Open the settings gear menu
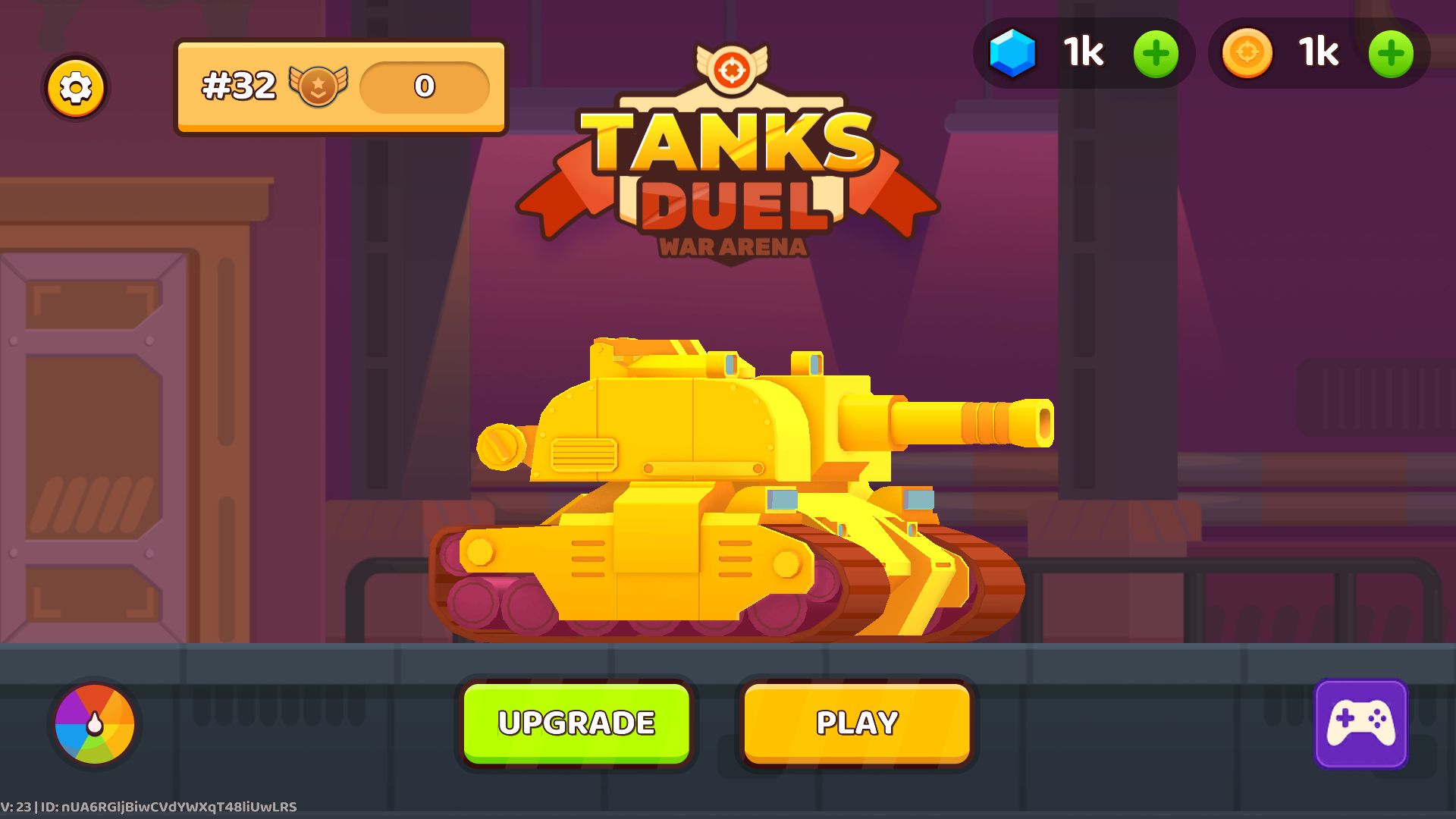The image size is (1456, 819). (x=75, y=87)
